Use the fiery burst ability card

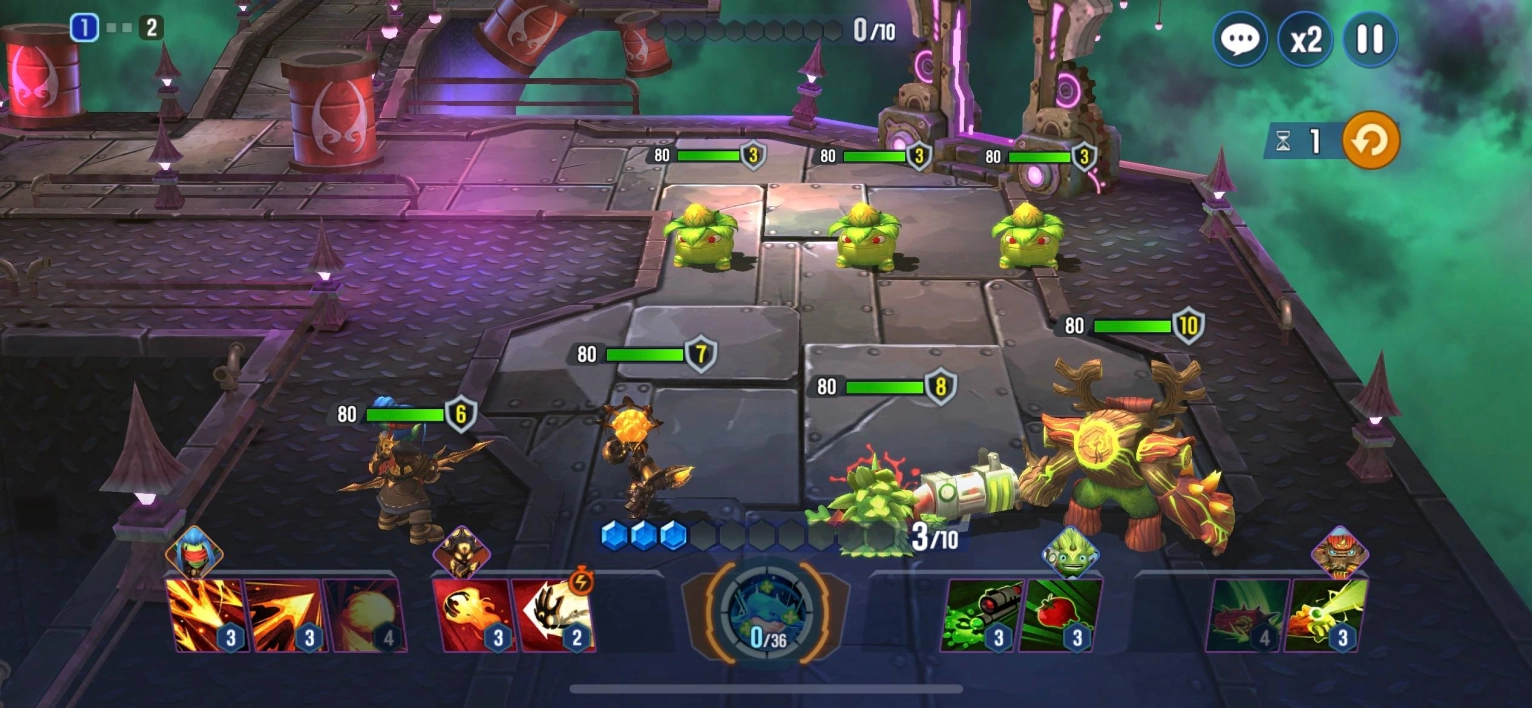[205, 615]
